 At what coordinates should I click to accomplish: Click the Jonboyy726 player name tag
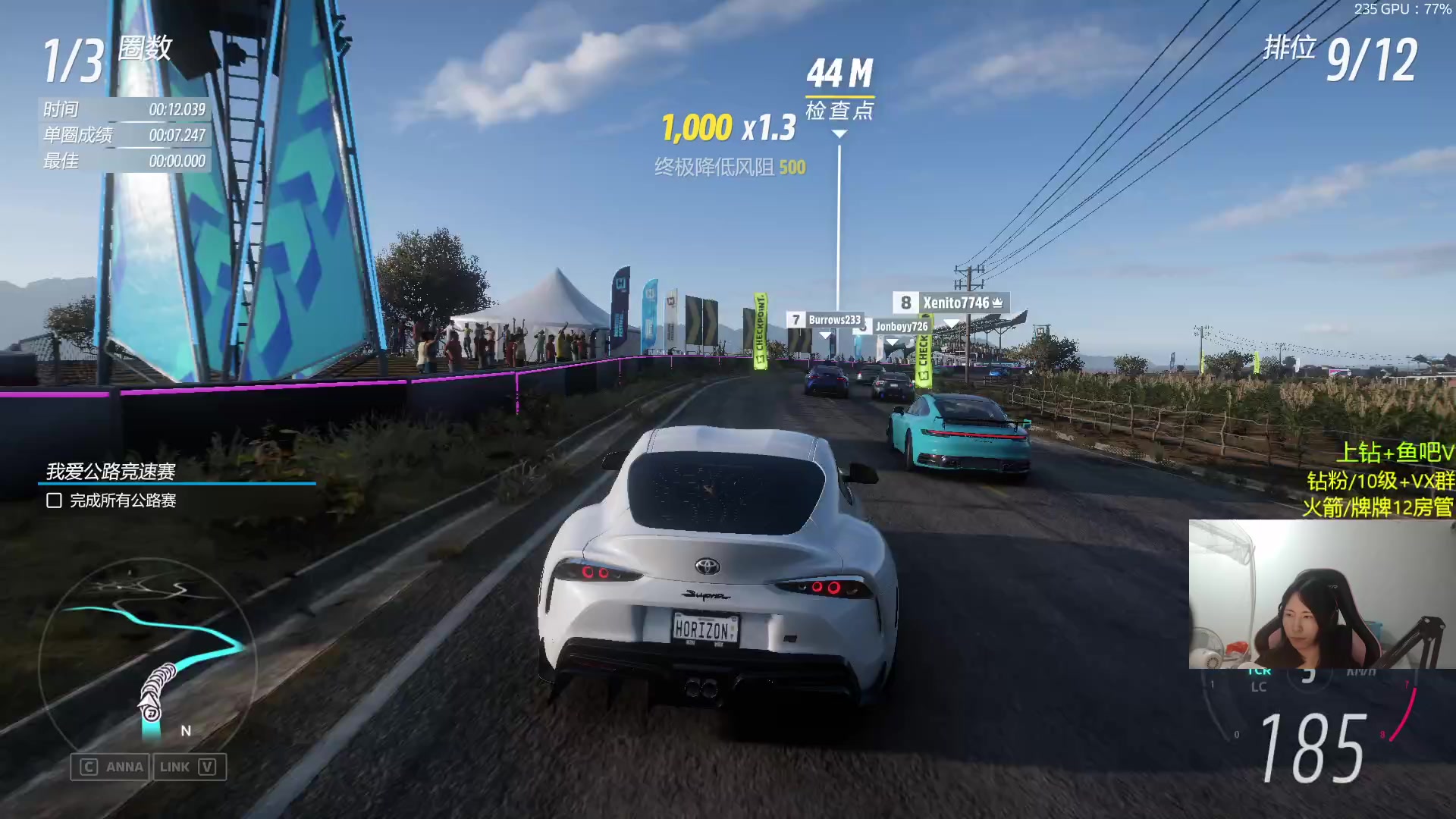click(901, 327)
